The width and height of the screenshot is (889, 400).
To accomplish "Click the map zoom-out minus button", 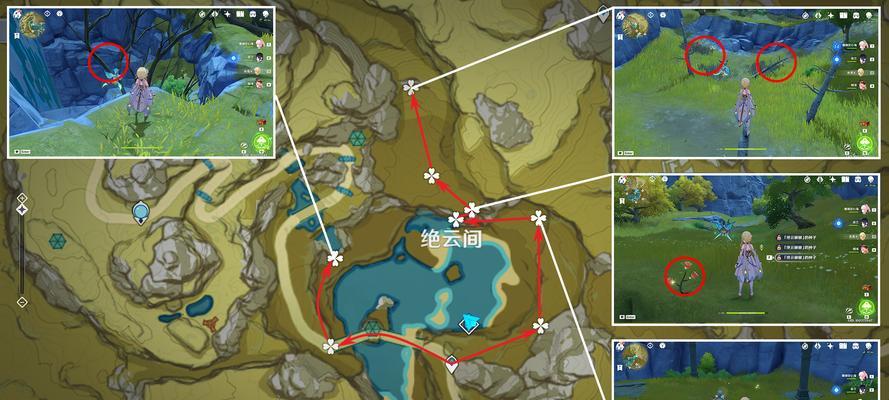I will tap(21, 300).
